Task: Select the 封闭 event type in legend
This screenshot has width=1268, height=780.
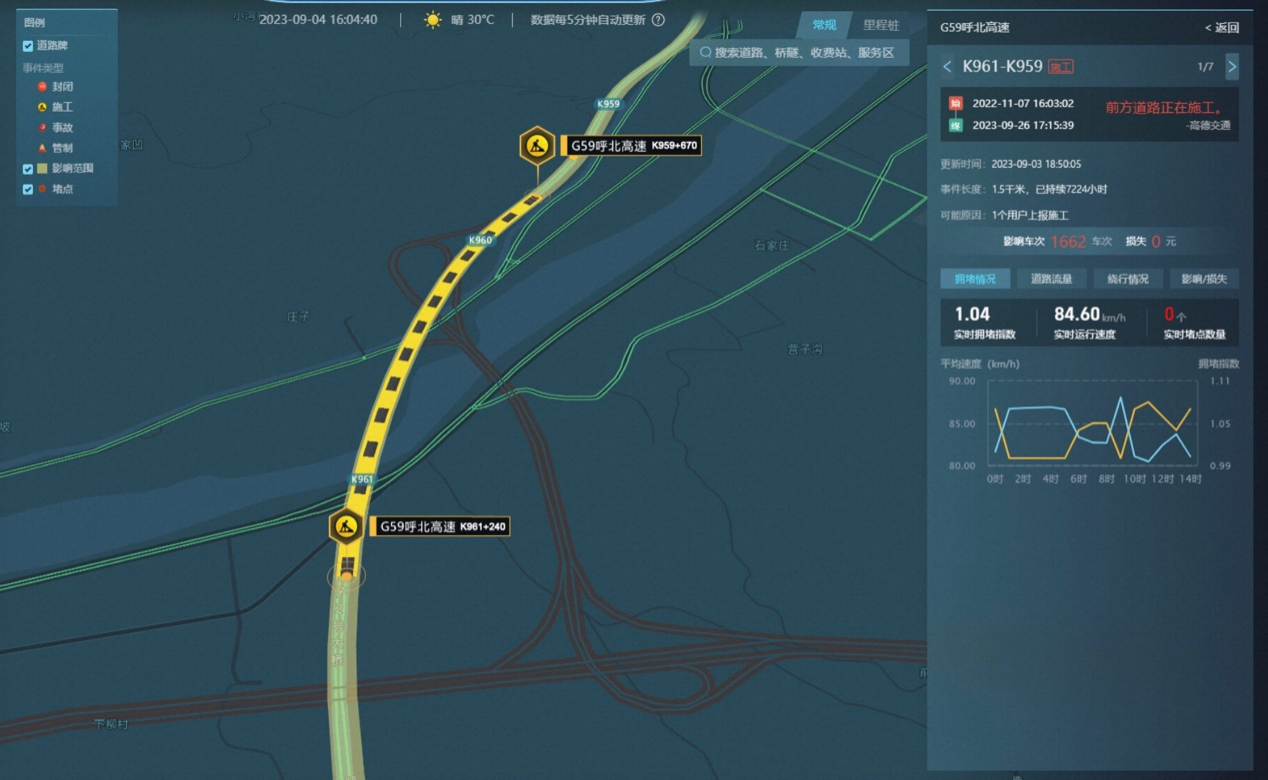Action: tap(55, 87)
